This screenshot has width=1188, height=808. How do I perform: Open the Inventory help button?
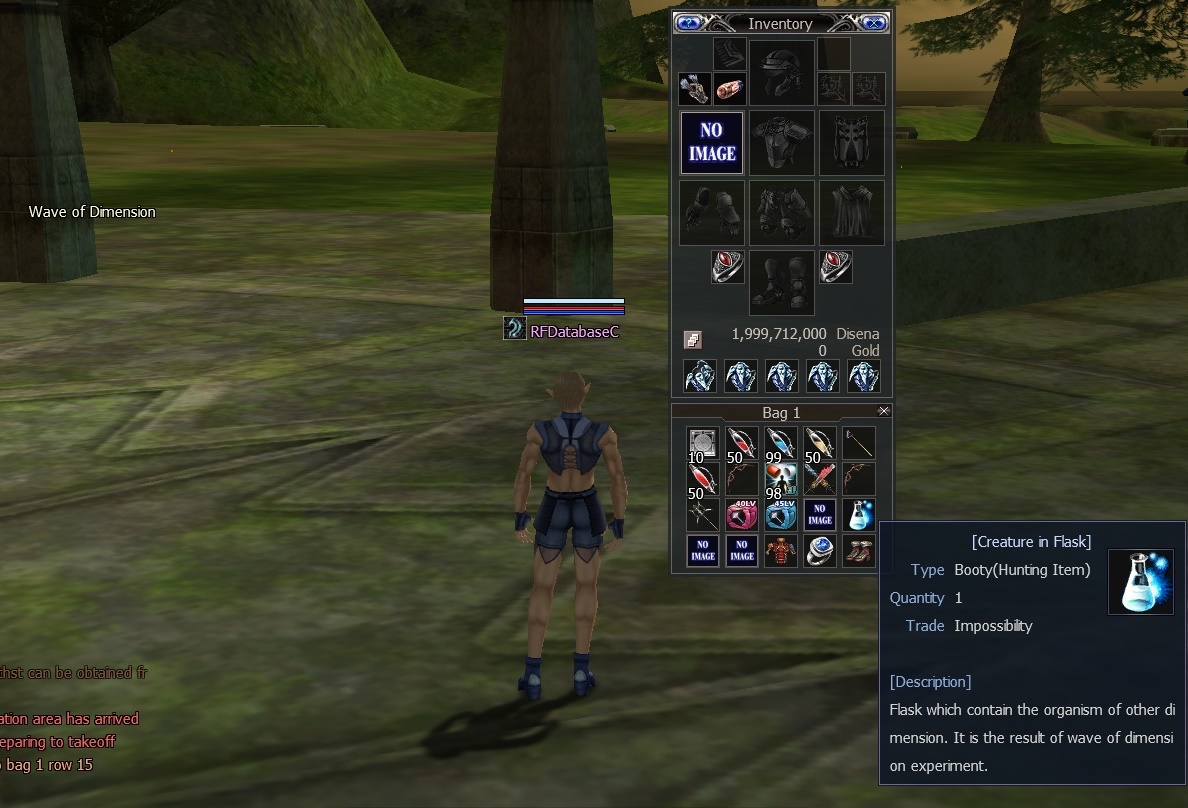pos(688,23)
